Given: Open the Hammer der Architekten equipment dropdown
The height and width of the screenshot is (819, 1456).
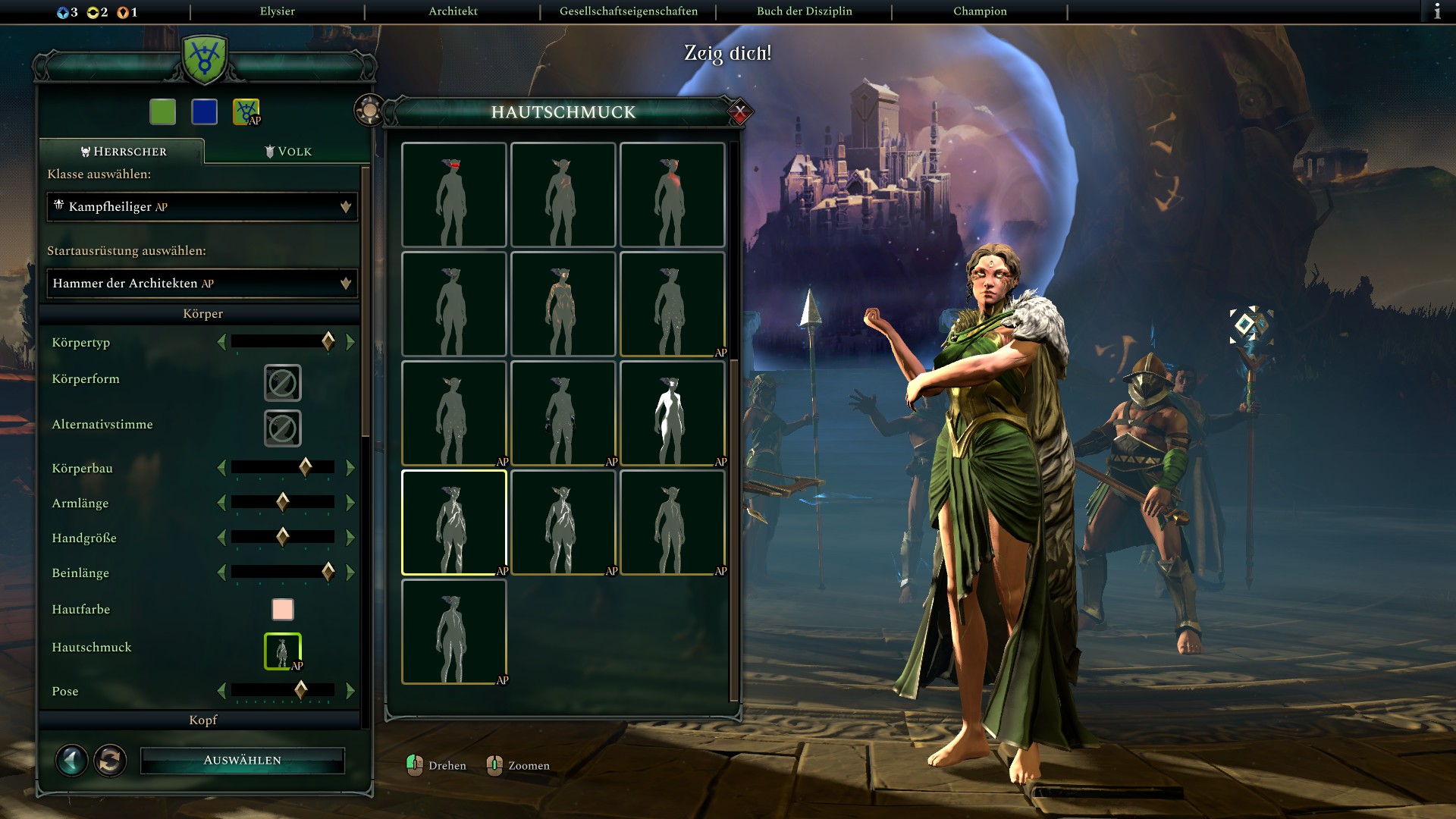Looking at the screenshot, I should 202,284.
